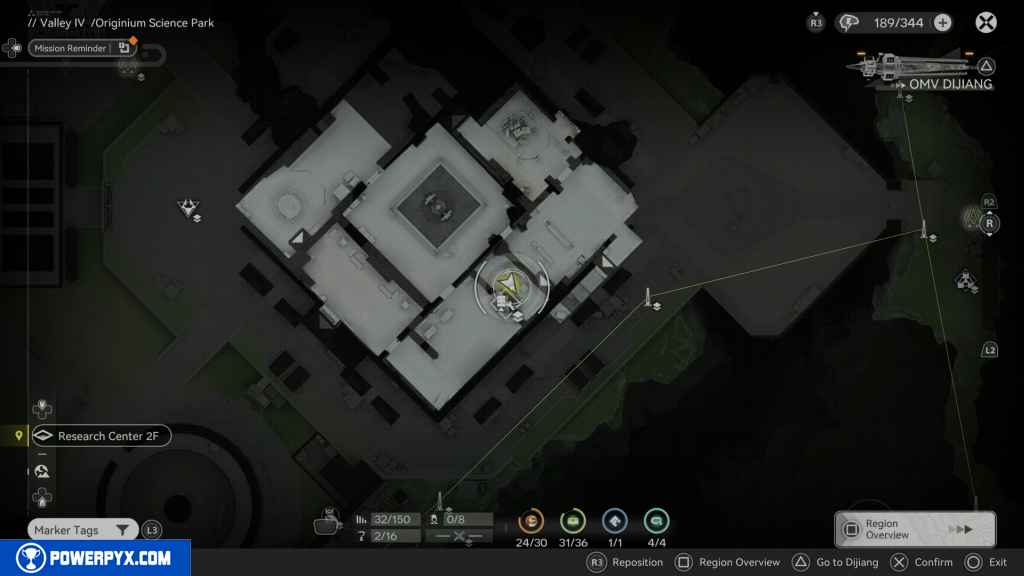The height and width of the screenshot is (576, 1024).
Task: Click the blue counter icon showing 1/1
Action: (x=615, y=521)
